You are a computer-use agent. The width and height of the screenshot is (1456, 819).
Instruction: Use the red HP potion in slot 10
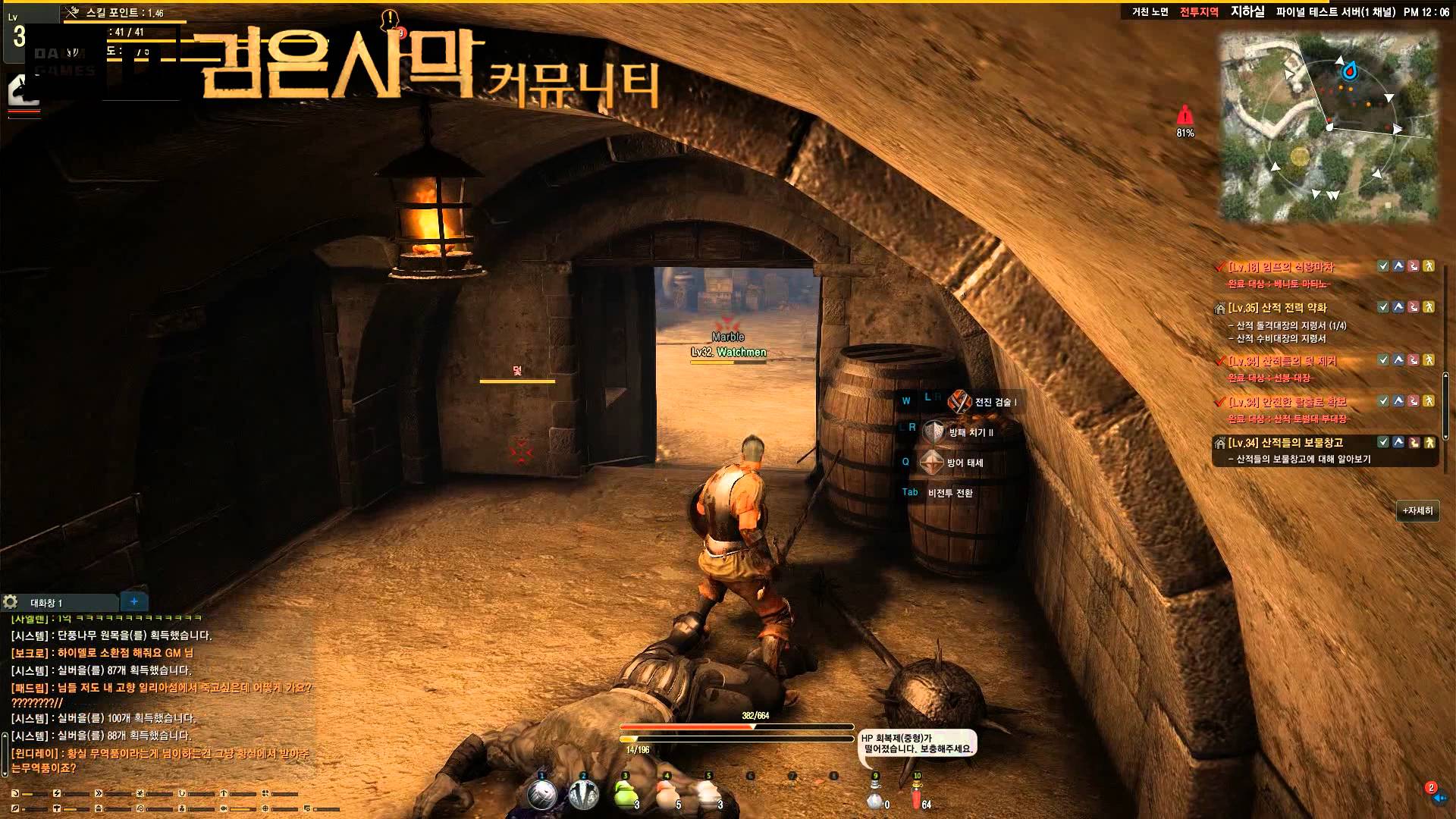[x=918, y=796]
